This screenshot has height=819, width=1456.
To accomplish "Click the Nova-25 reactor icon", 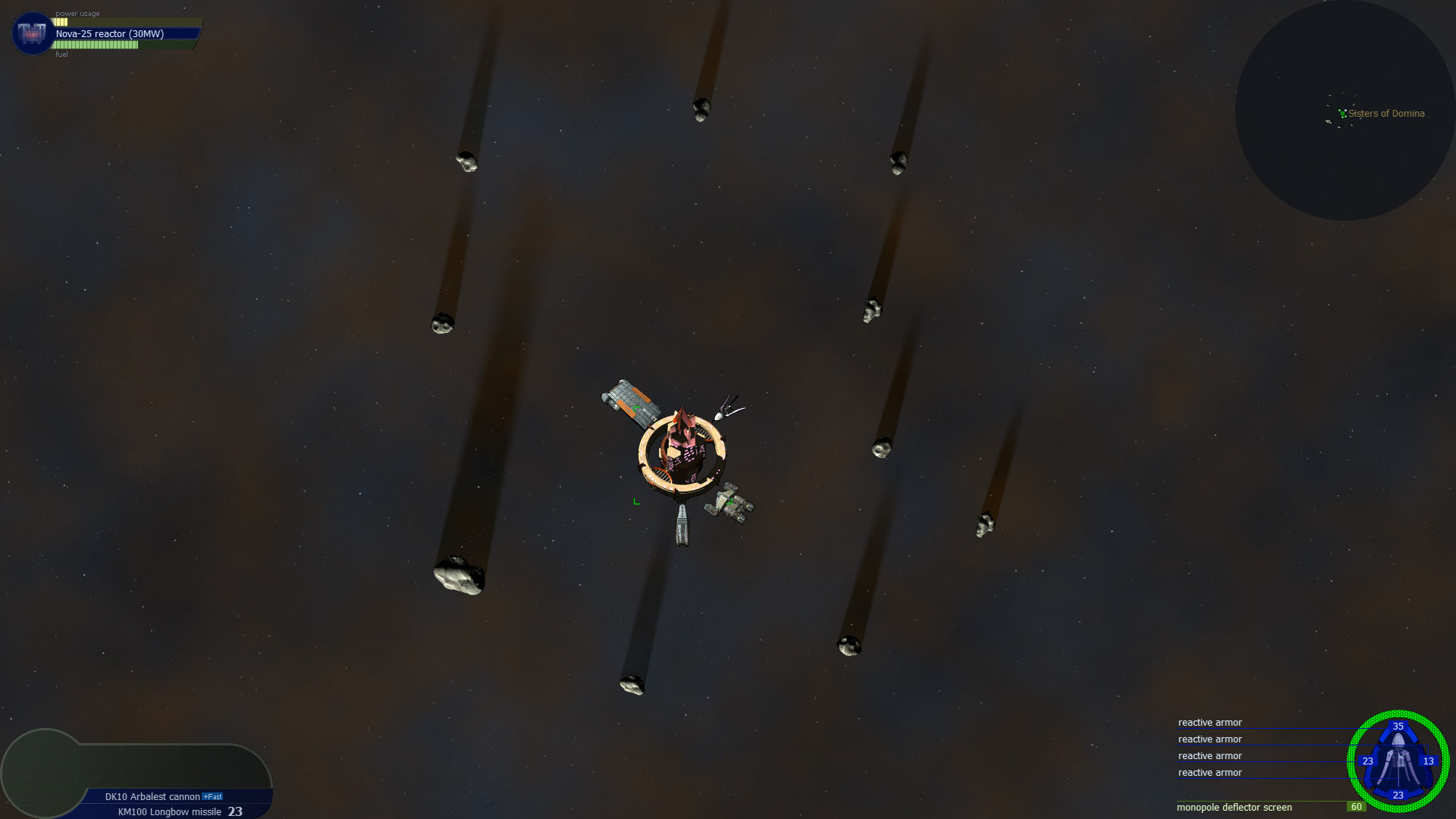I will pos(30,33).
